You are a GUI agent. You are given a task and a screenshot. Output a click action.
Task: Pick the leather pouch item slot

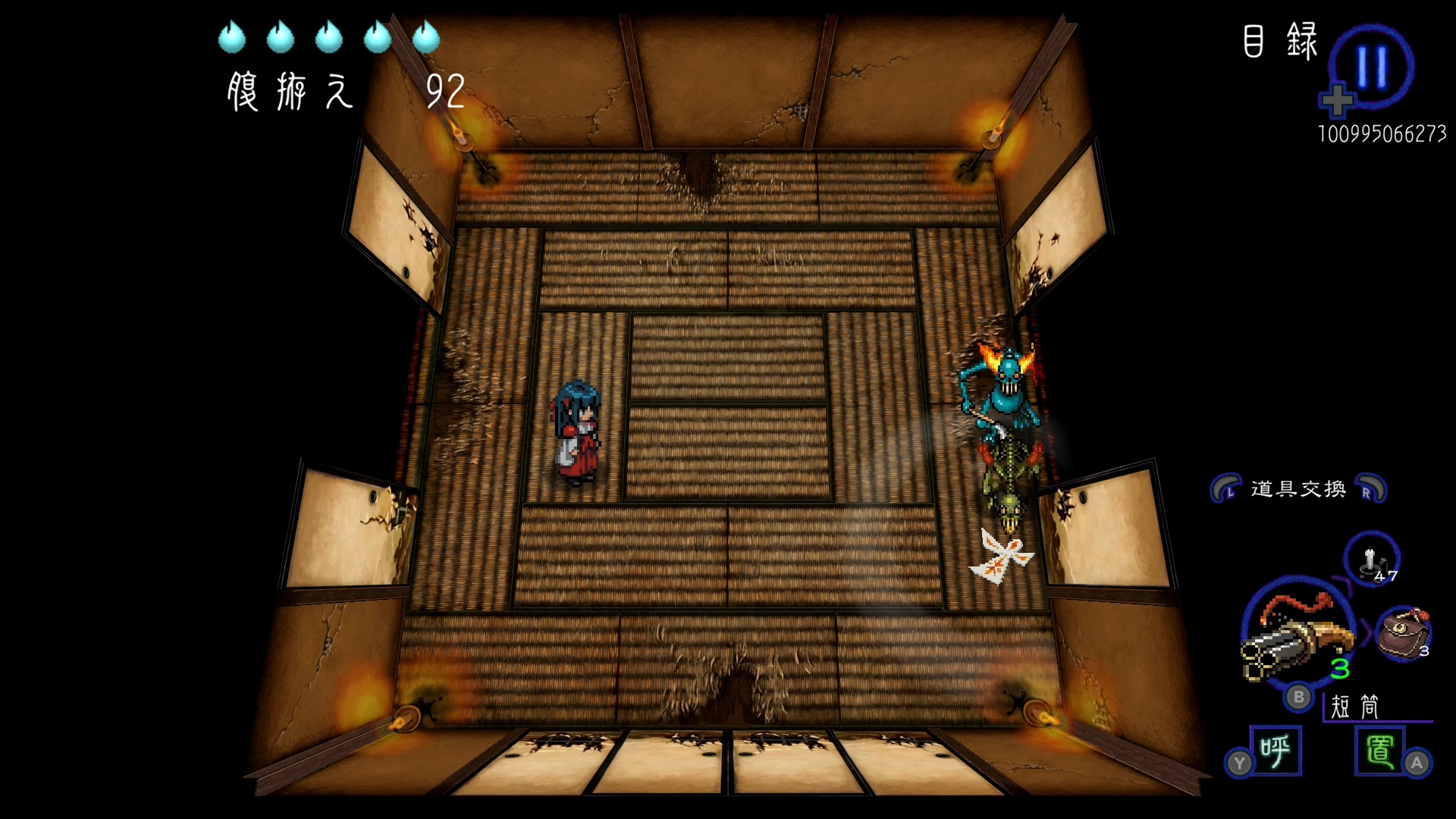[1402, 634]
